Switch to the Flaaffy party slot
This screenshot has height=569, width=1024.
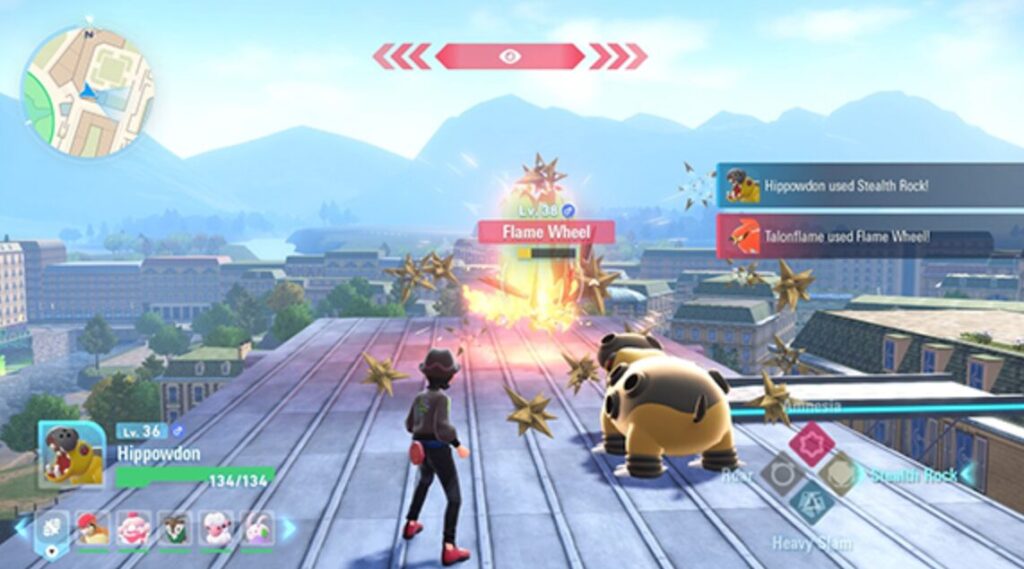point(215,528)
